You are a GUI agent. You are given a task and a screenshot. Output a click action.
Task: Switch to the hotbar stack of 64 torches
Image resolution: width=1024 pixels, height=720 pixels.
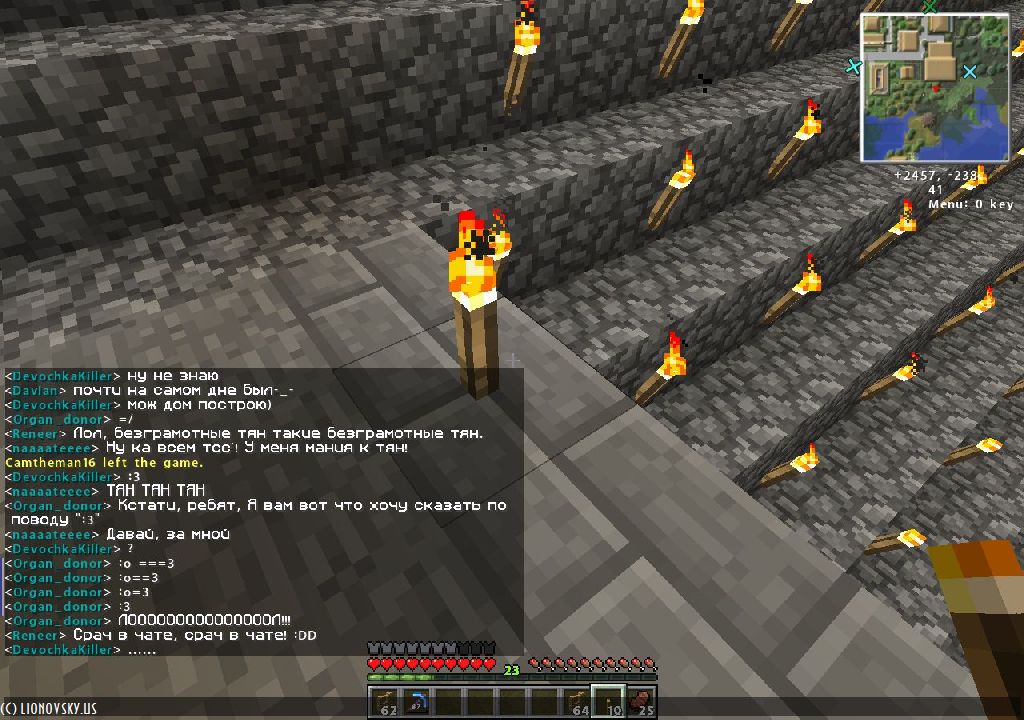point(577,702)
